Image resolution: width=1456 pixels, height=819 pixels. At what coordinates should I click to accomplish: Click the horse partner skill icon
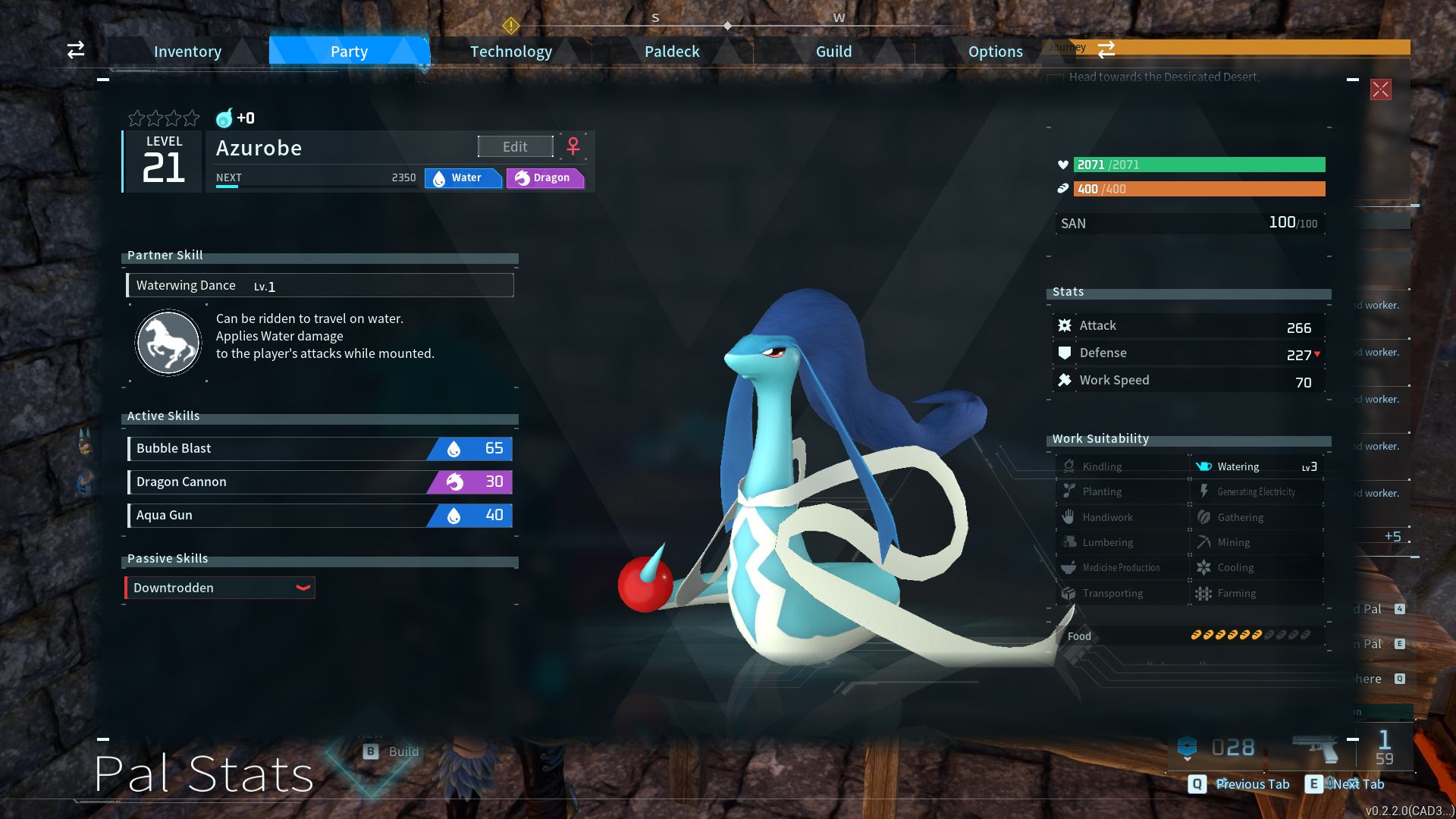point(168,343)
